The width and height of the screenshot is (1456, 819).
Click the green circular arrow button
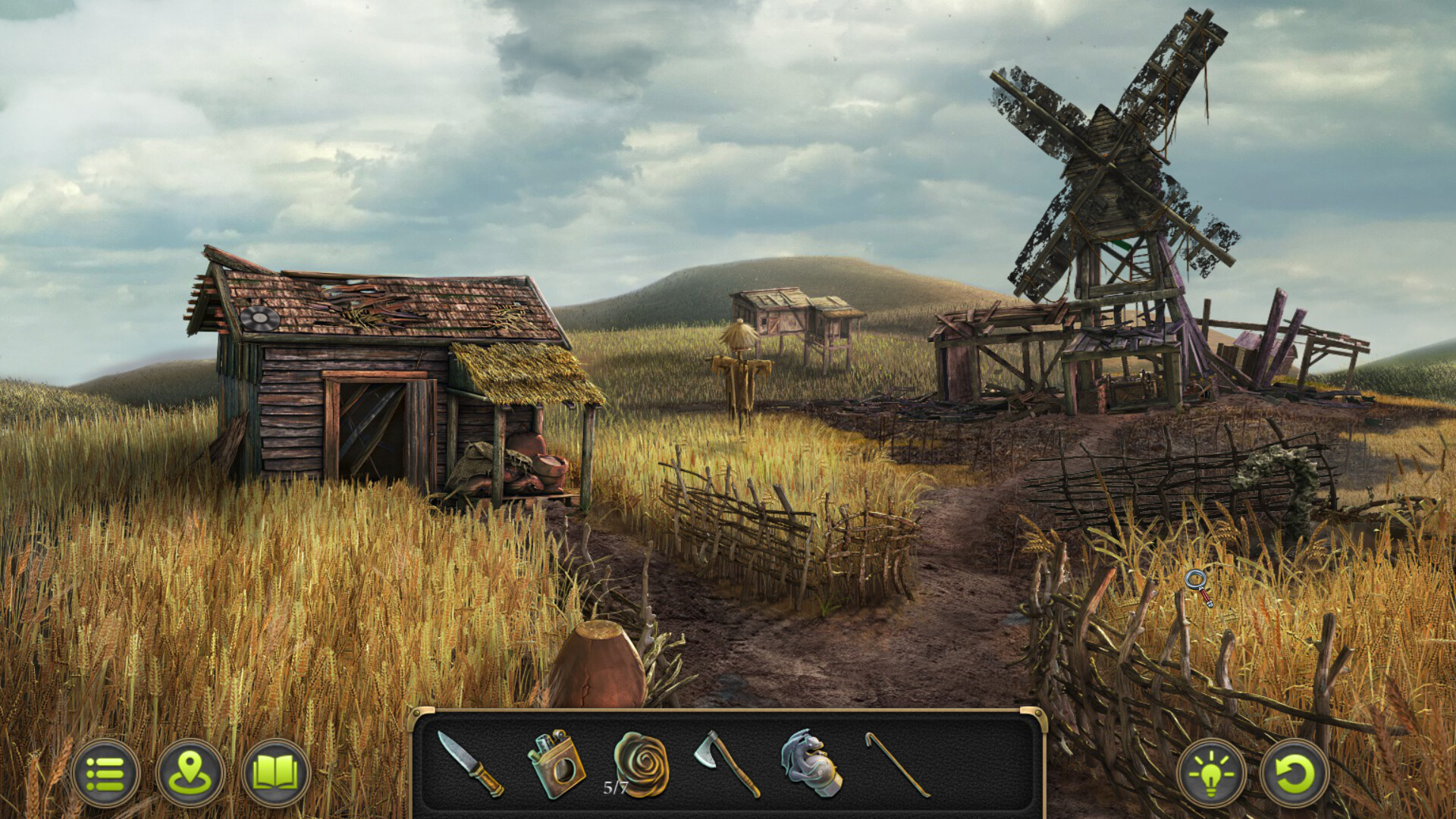click(x=1294, y=774)
